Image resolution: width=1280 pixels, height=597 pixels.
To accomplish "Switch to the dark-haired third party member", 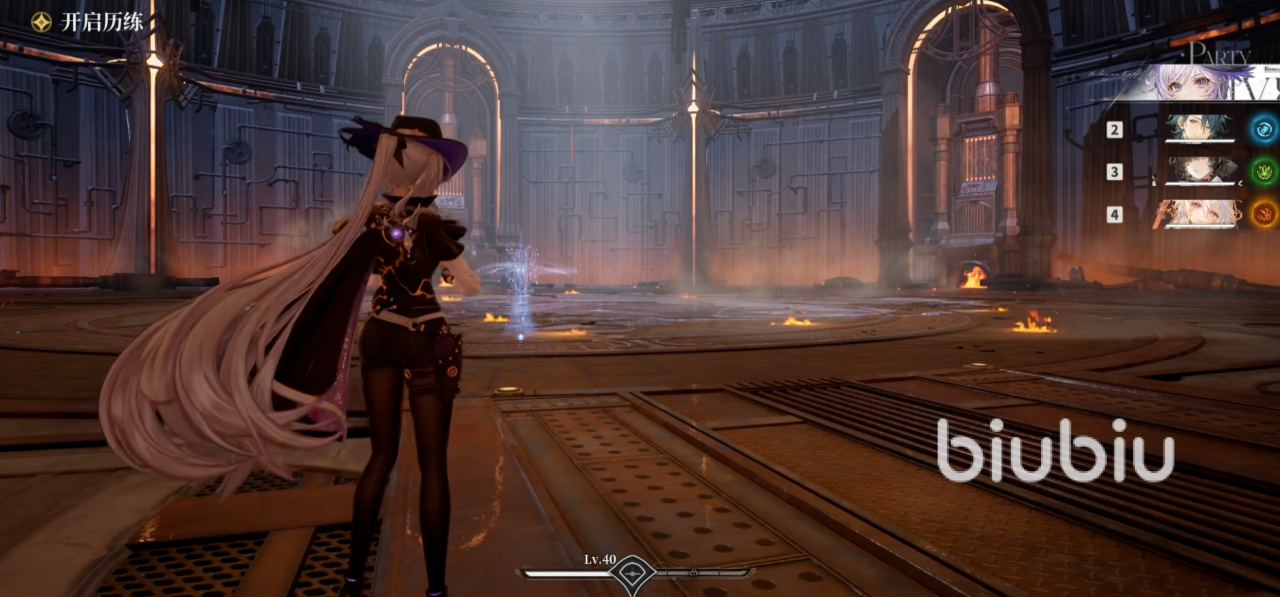I will [x=1198, y=170].
